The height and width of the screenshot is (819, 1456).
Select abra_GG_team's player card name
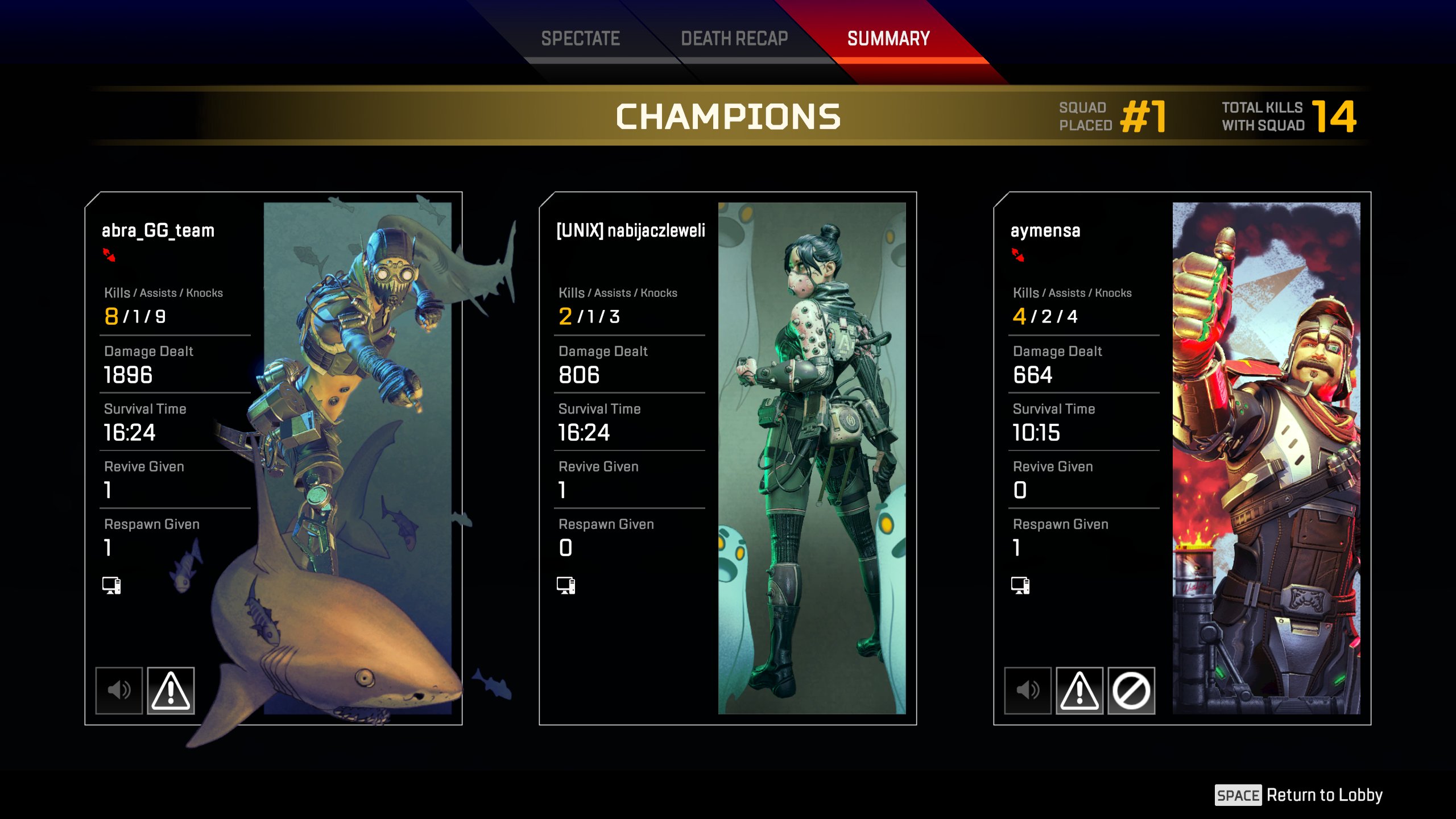tap(158, 230)
